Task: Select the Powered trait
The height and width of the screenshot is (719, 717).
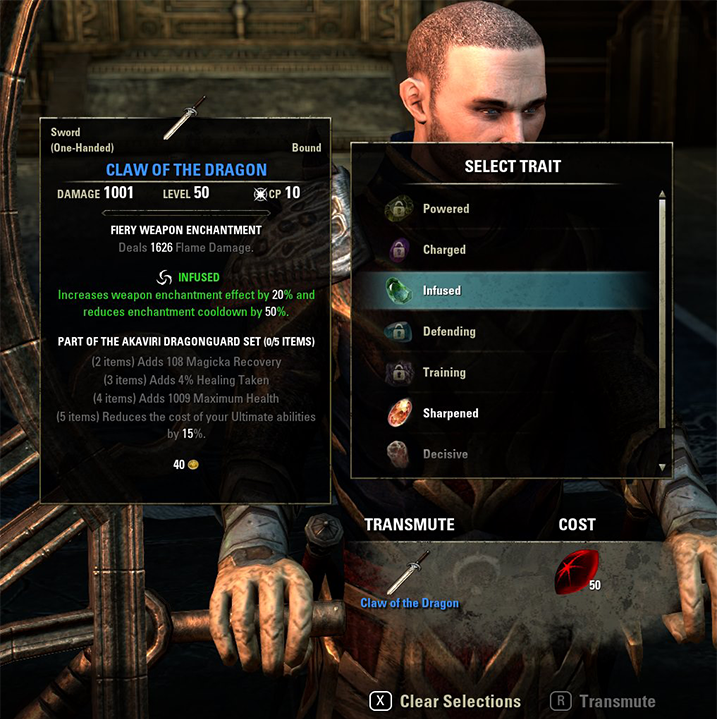Action: coord(445,209)
